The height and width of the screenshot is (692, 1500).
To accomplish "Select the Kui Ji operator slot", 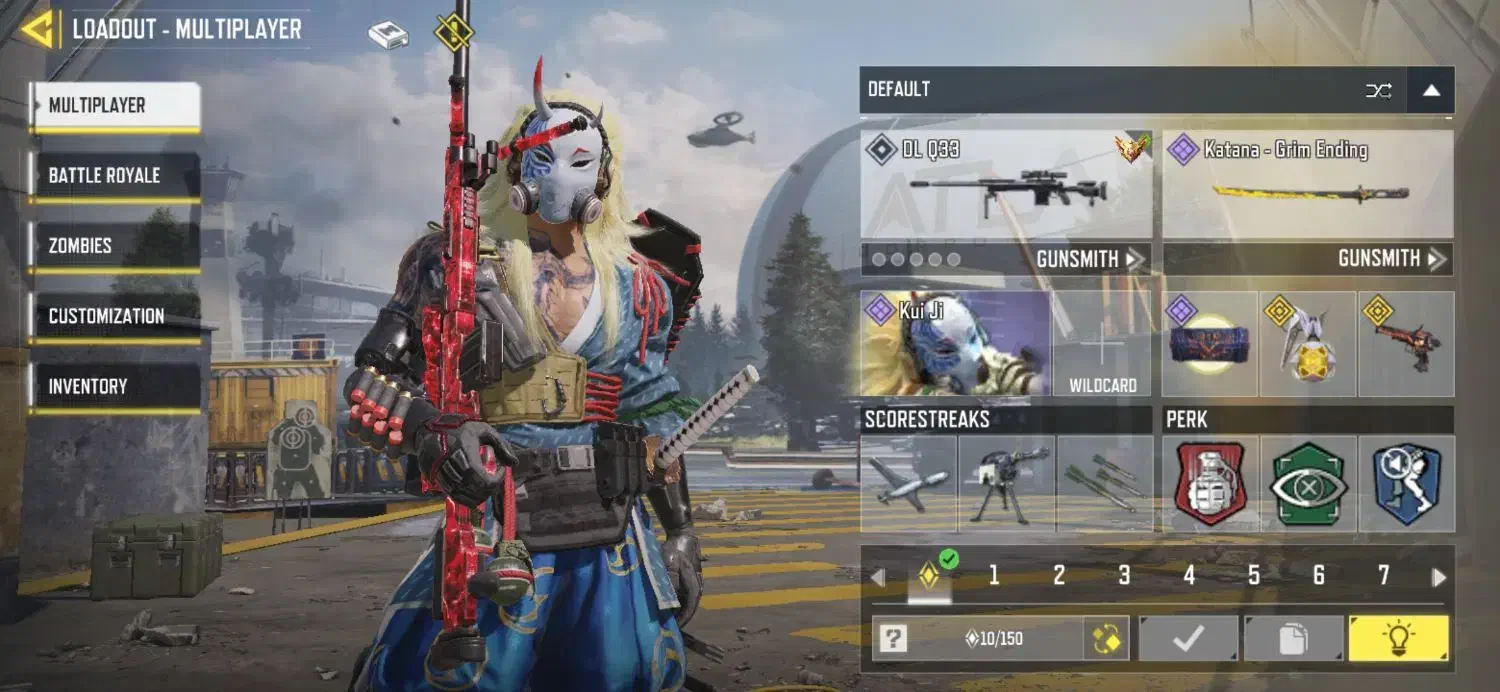I will pyautogui.click(x=955, y=343).
